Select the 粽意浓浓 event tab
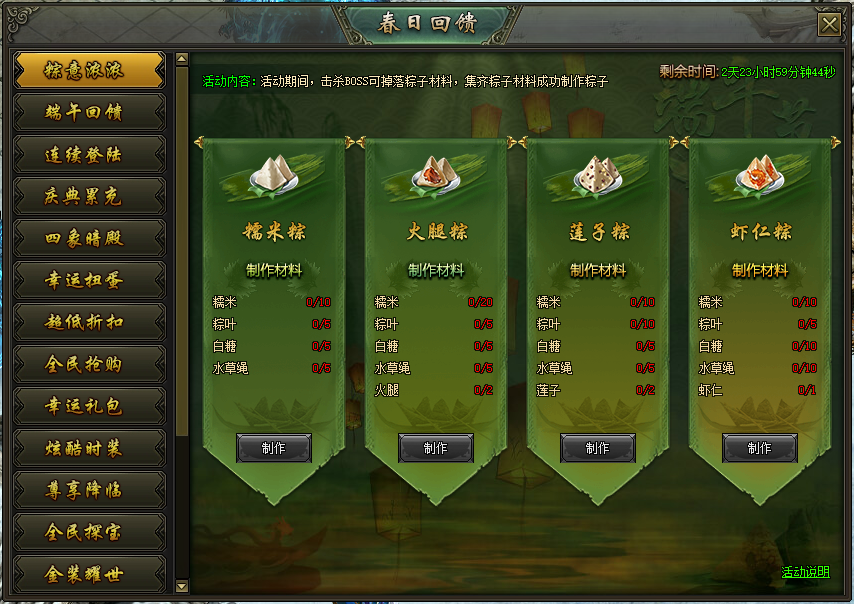This screenshot has width=854, height=604. (x=89, y=70)
